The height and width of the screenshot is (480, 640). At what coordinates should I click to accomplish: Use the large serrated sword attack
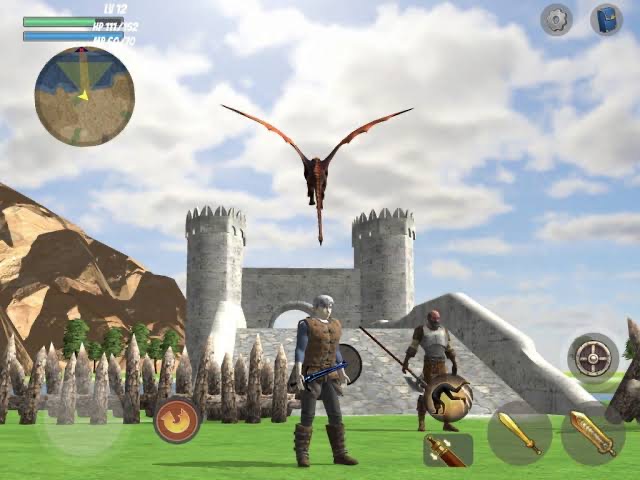[x=593, y=432]
